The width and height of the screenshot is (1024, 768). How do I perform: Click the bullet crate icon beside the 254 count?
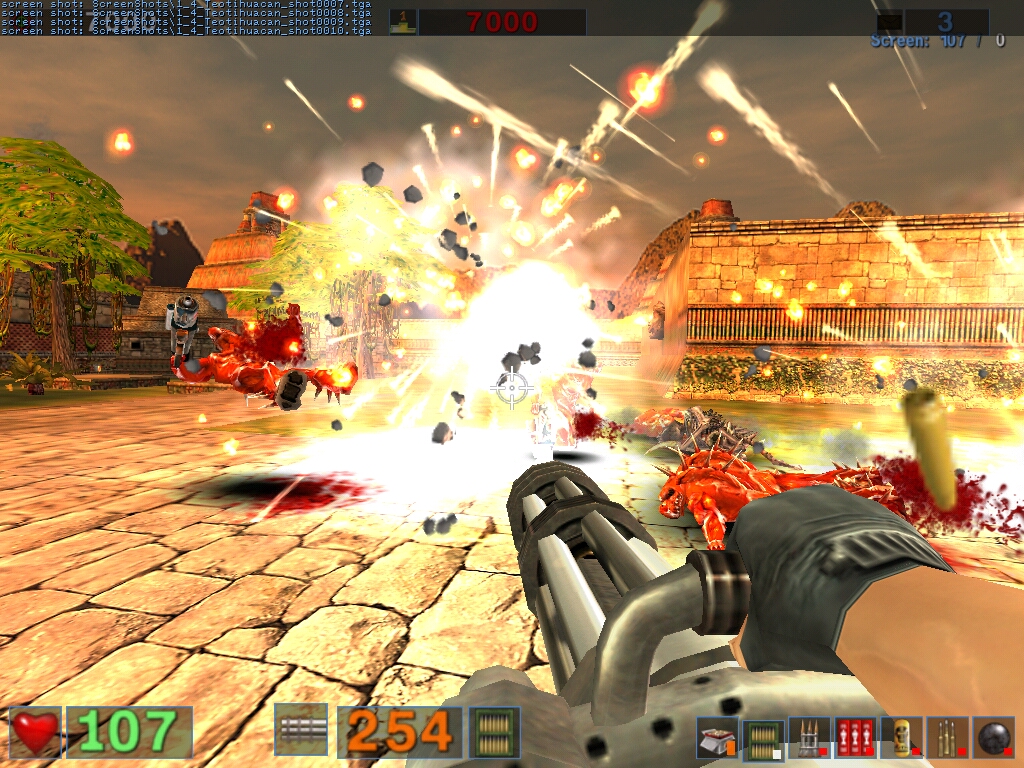(x=495, y=731)
